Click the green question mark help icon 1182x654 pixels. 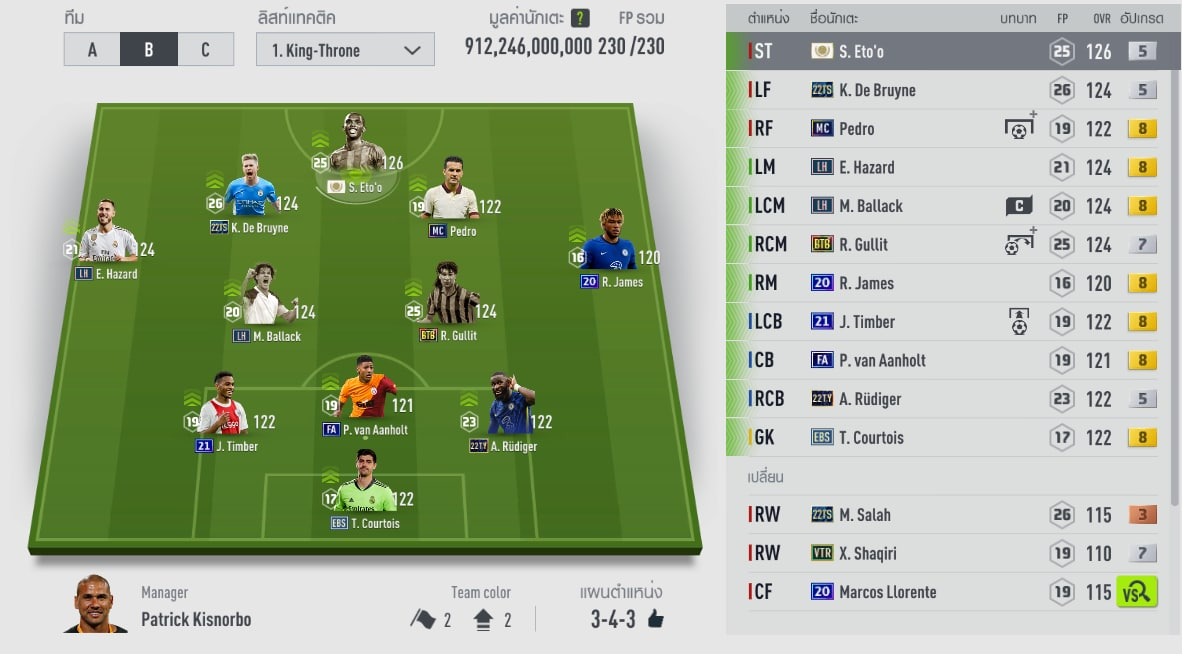pos(580,19)
